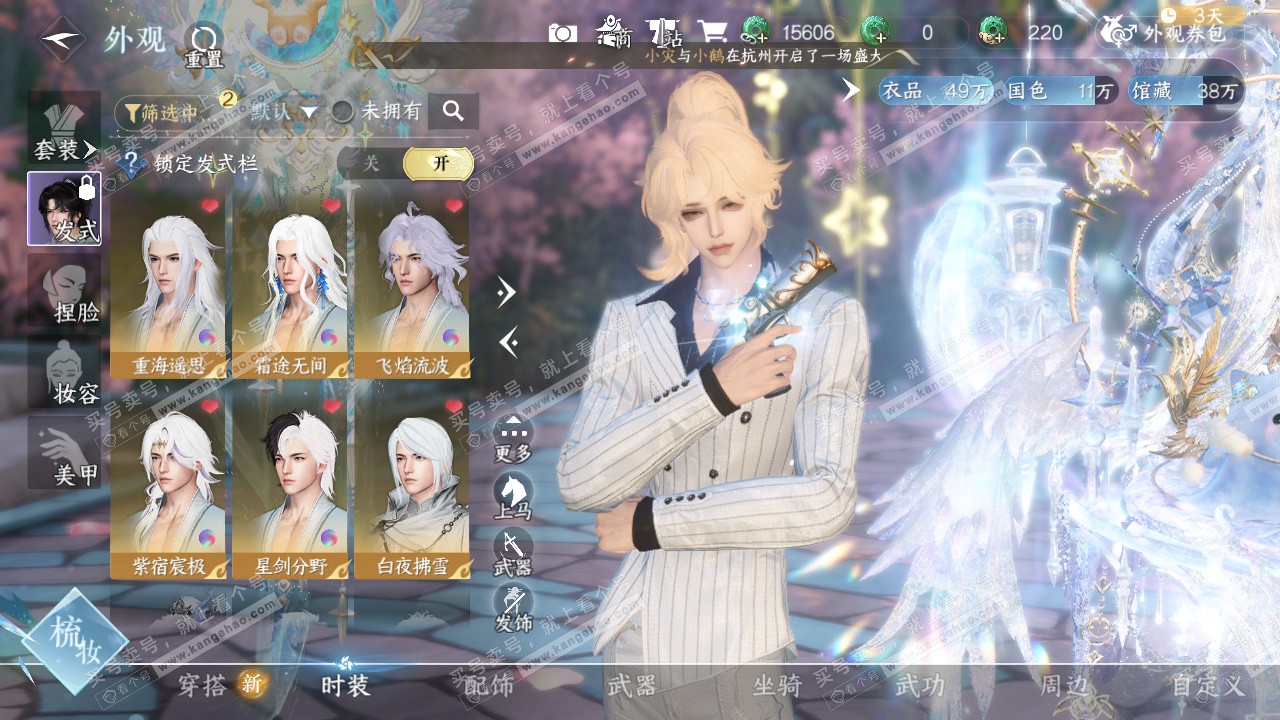The width and height of the screenshot is (1280, 720).
Task: Open the 坐骑 mounts tab
Action: [x=777, y=685]
